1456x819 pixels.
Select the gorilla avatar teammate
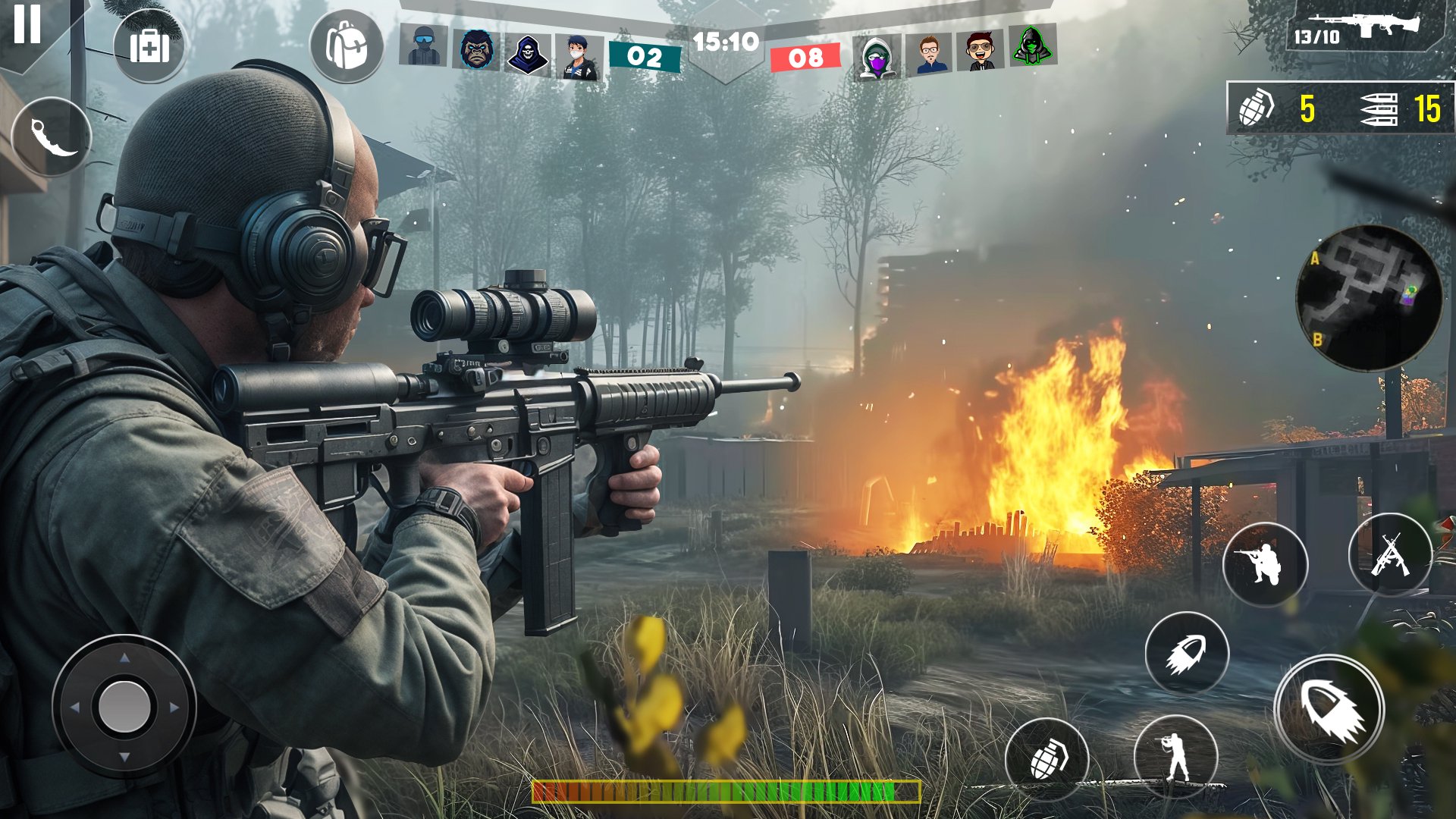pyautogui.click(x=476, y=50)
